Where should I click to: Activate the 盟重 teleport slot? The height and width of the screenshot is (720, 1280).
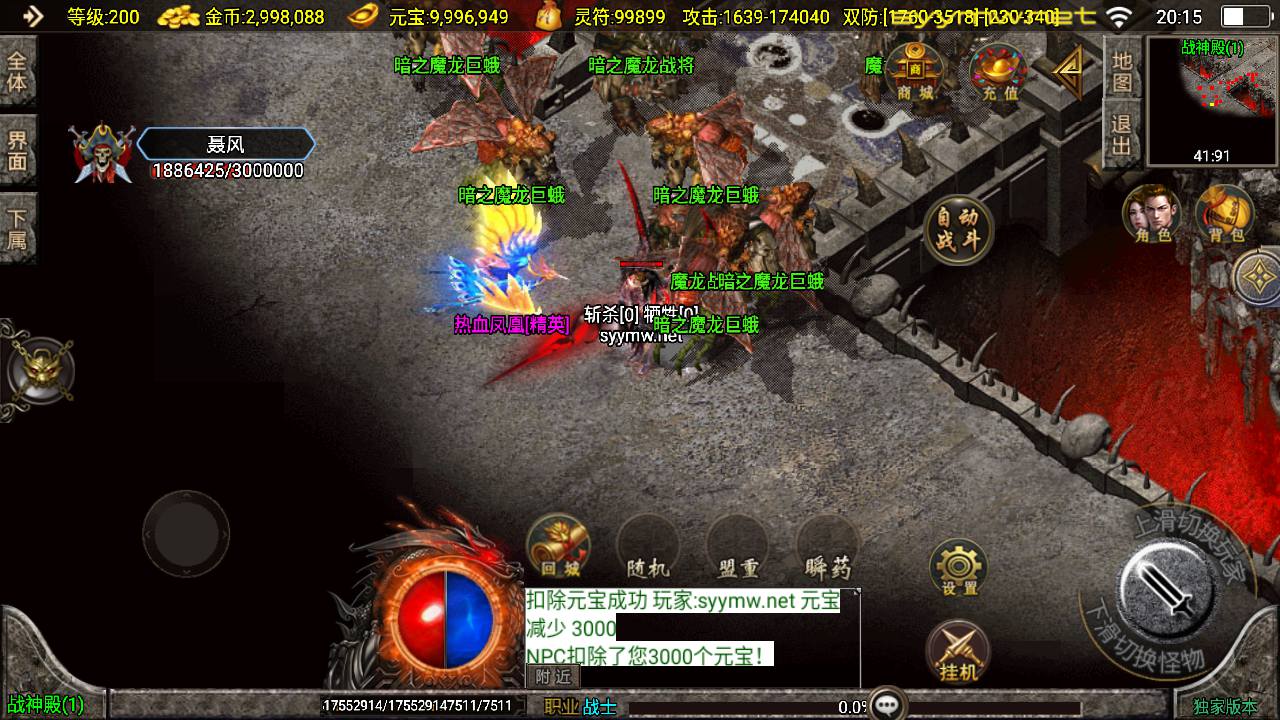point(738,546)
